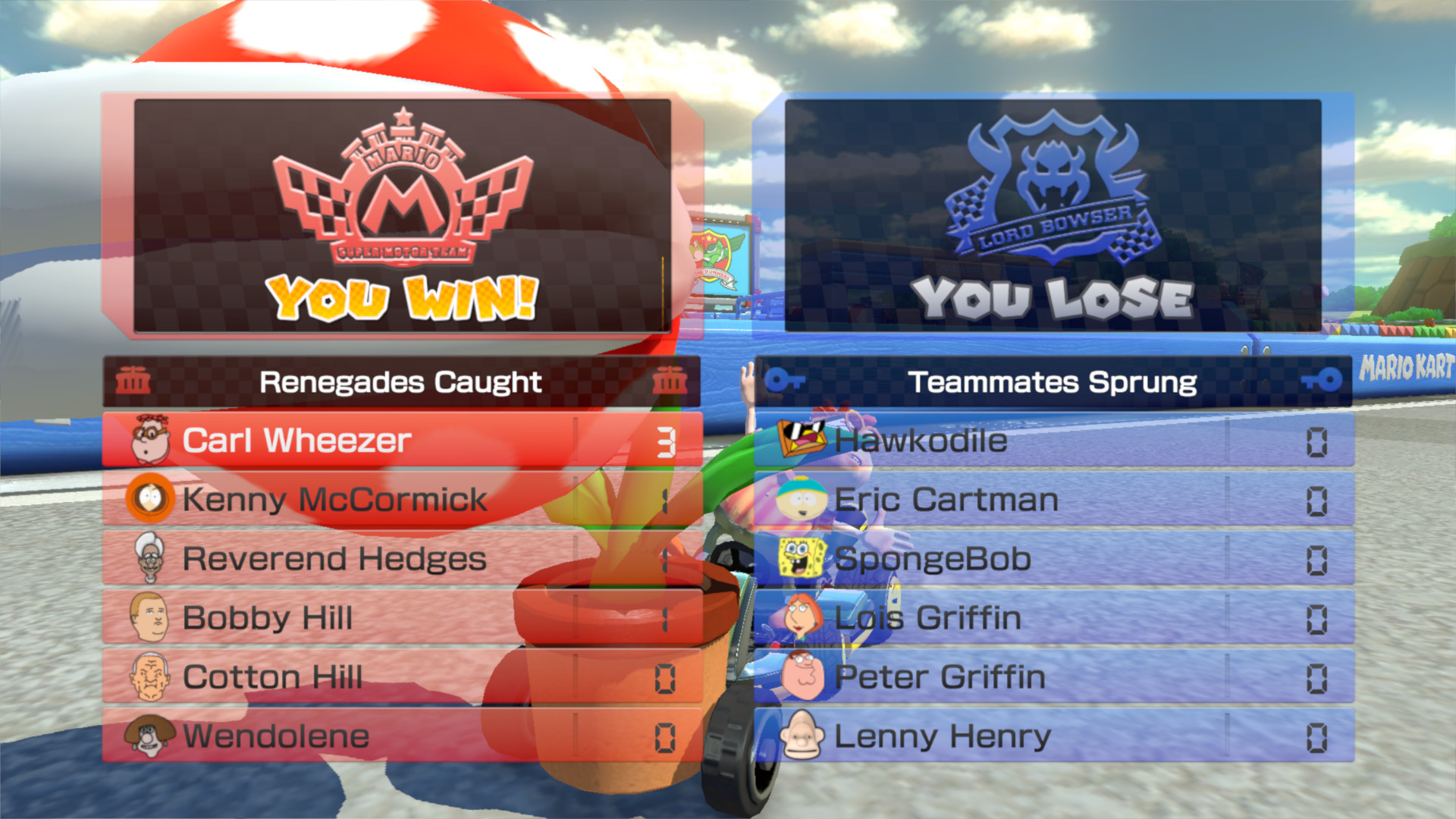
Task: Select Eric Cartman's avatar icon
Action: pos(799,499)
